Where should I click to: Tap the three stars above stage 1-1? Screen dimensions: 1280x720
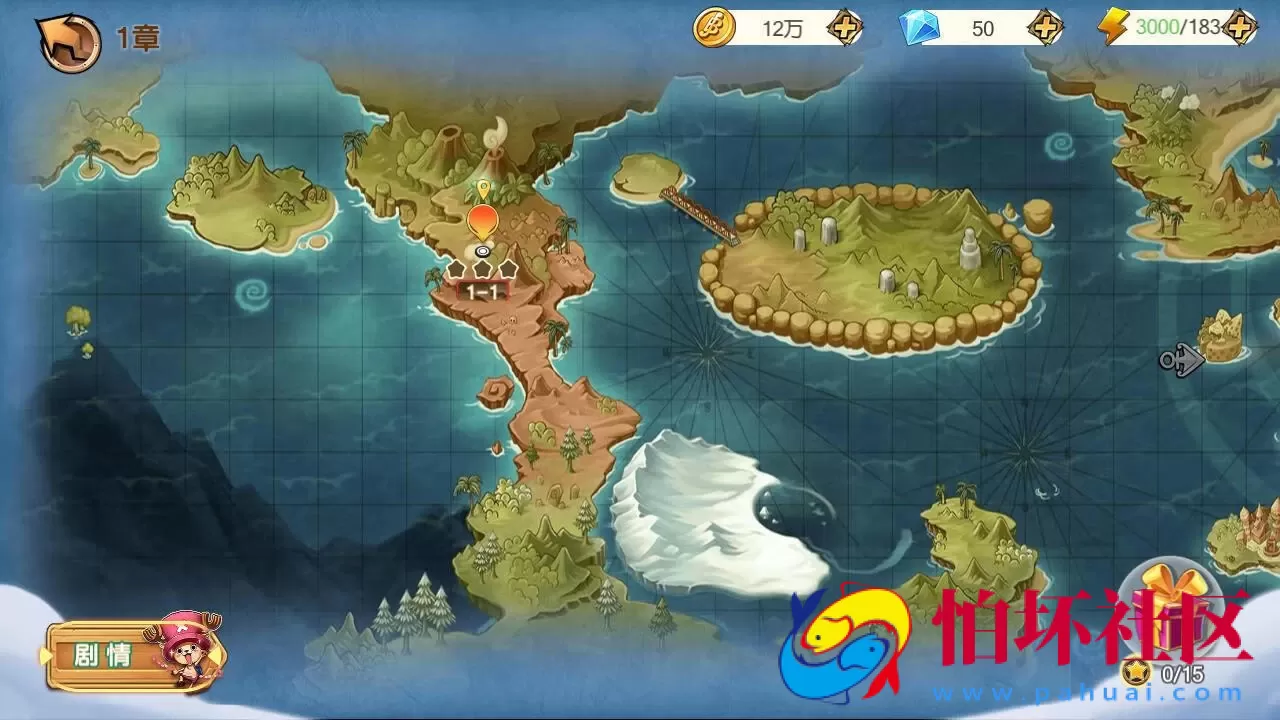(x=482, y=268)
